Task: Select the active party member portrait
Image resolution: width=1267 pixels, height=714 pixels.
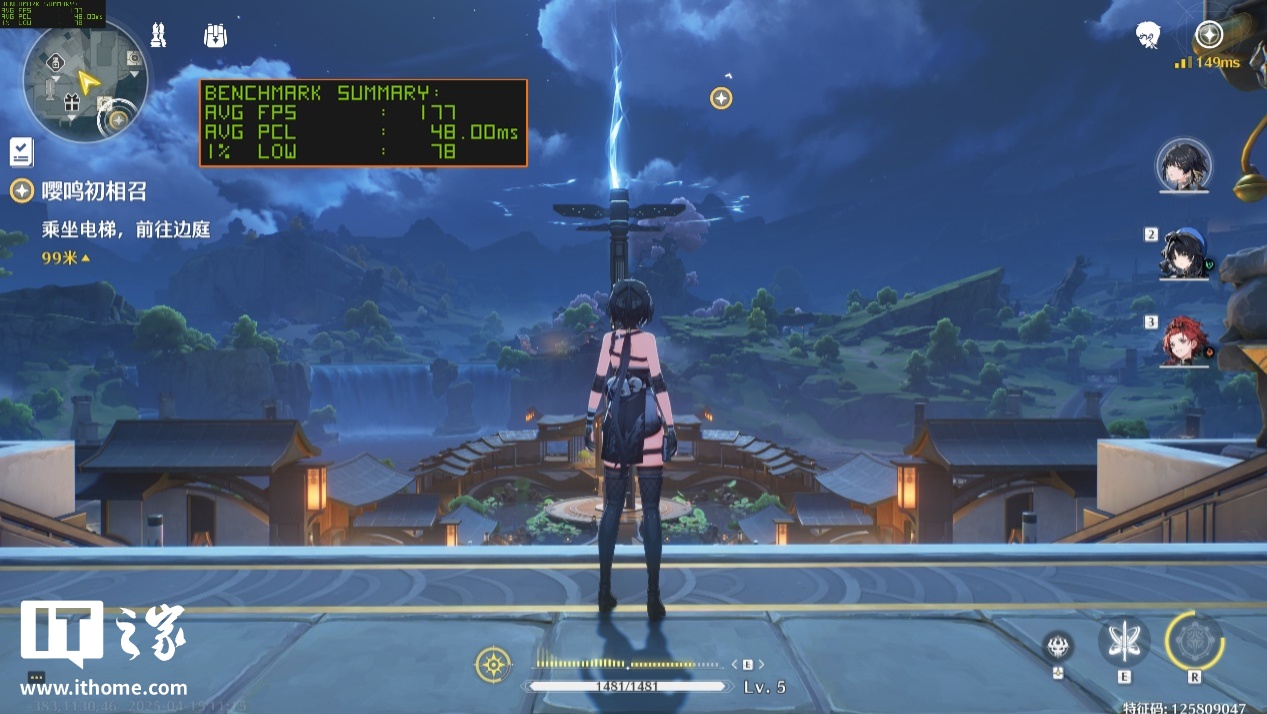Action: (x=1183, y=165)
